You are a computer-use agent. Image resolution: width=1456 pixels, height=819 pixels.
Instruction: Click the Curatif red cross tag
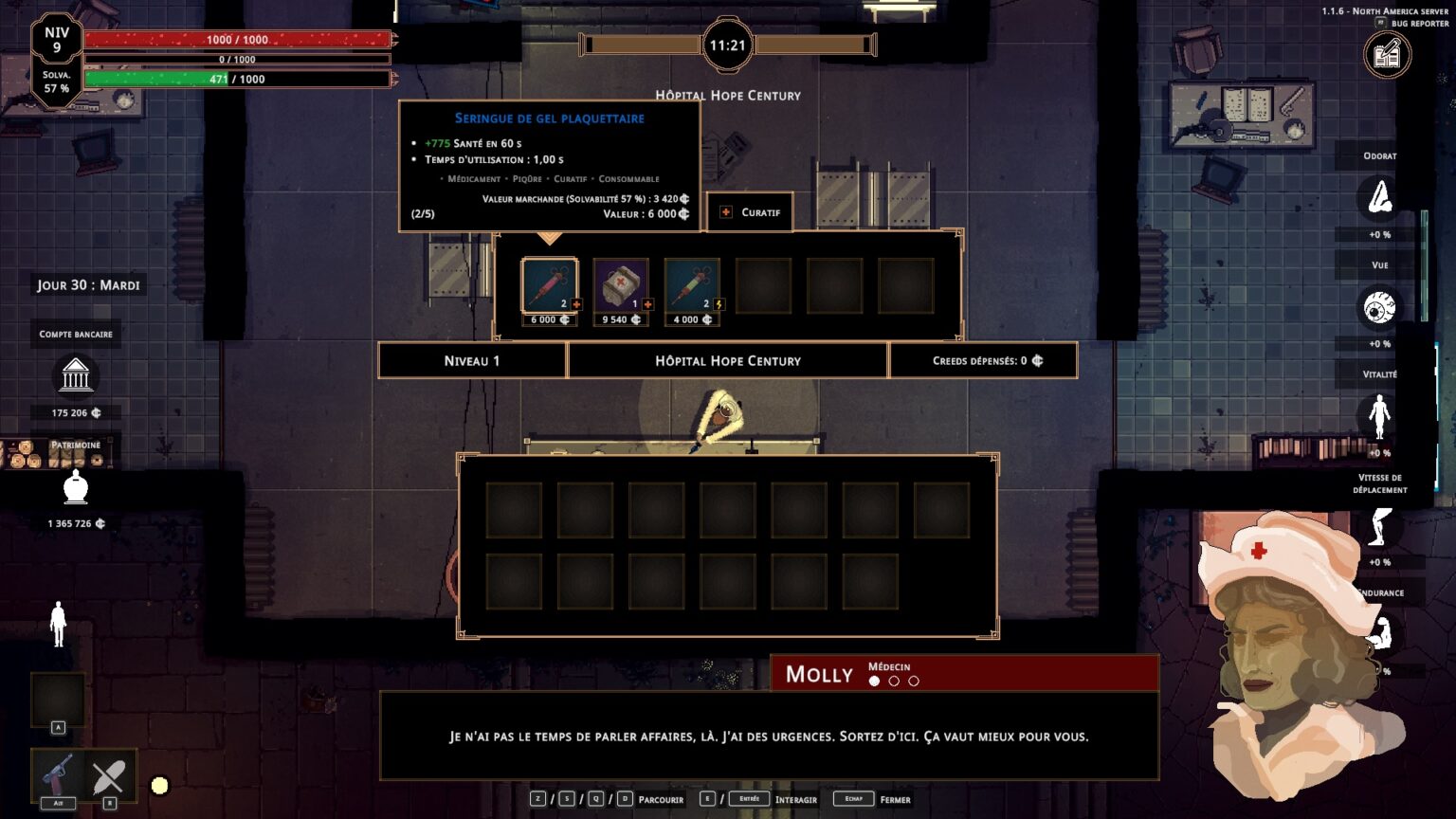[x=750, y=212]
